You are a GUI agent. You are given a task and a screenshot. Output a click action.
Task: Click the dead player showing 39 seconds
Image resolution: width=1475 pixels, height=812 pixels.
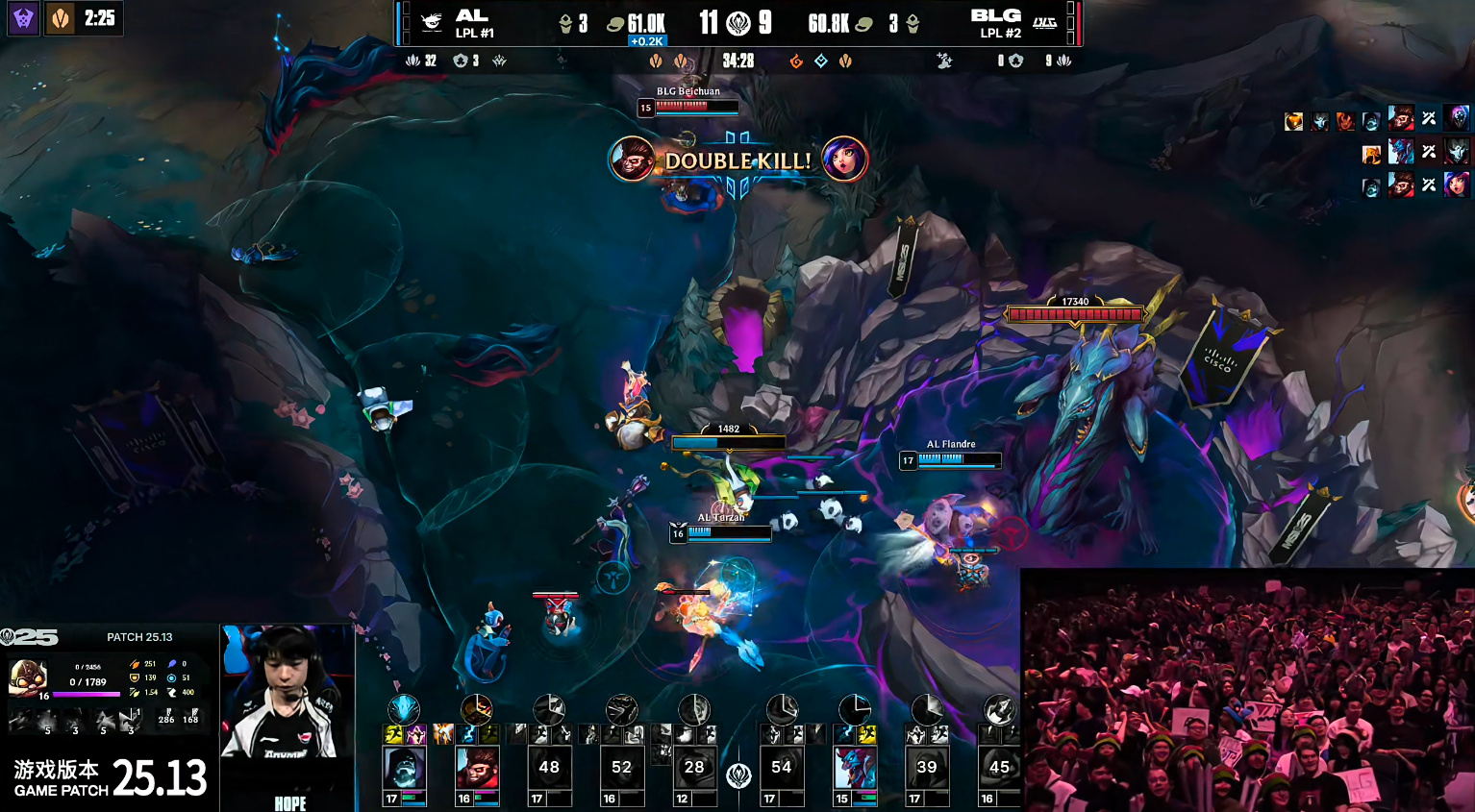point(927,768)
